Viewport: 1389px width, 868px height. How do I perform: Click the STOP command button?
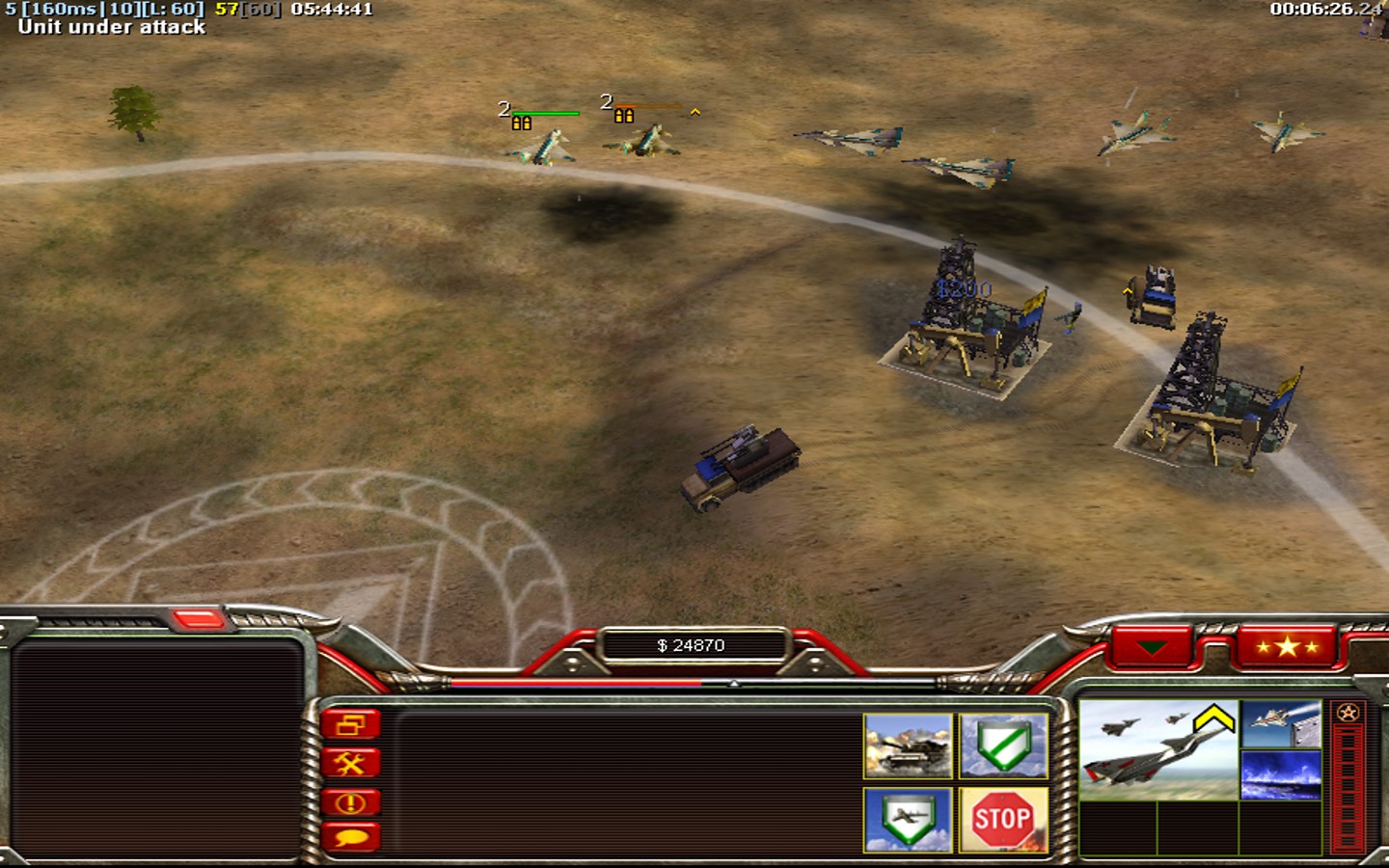[x=1003, y=820]
